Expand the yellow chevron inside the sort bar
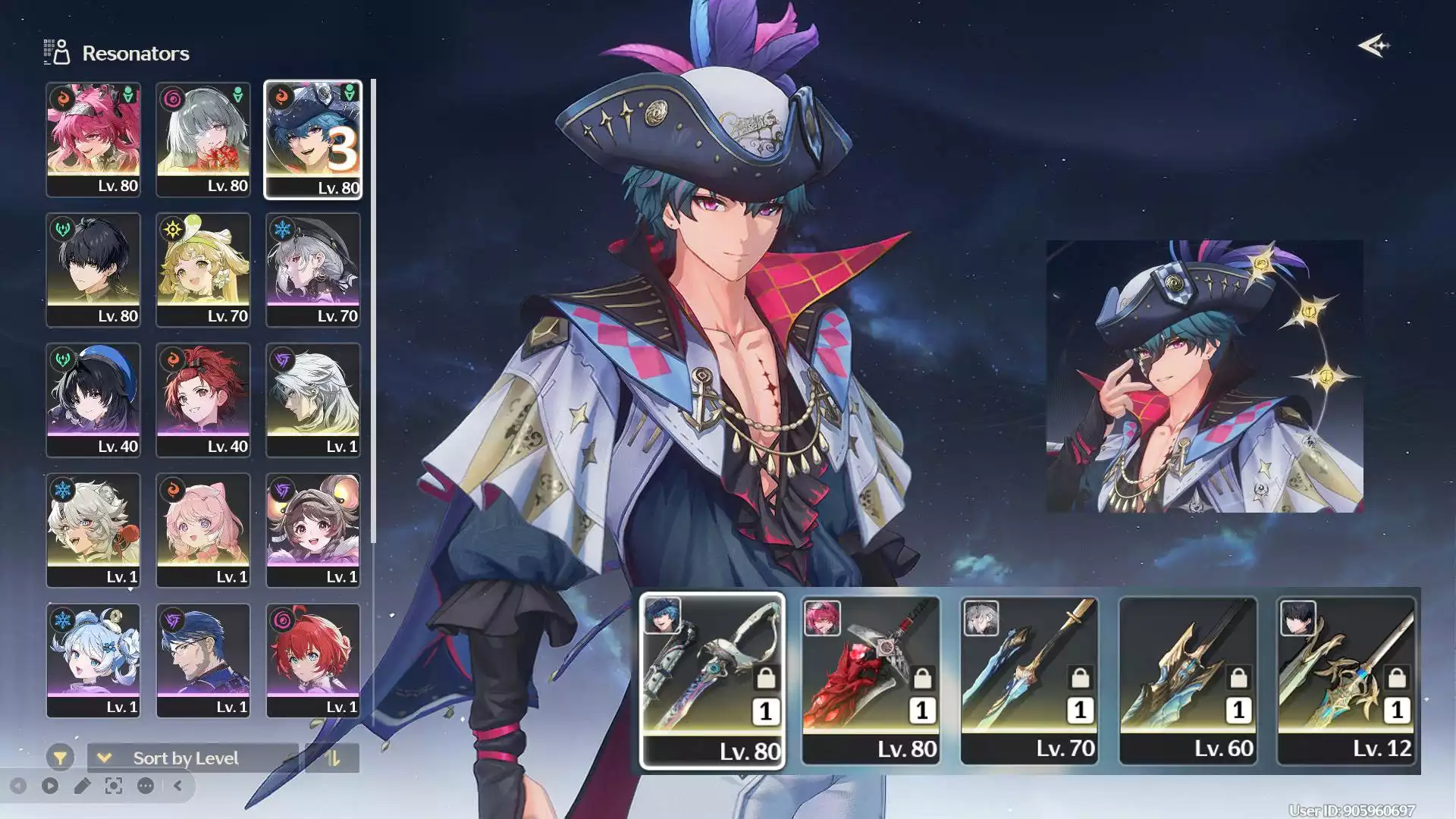 click(x=102, y=758)
